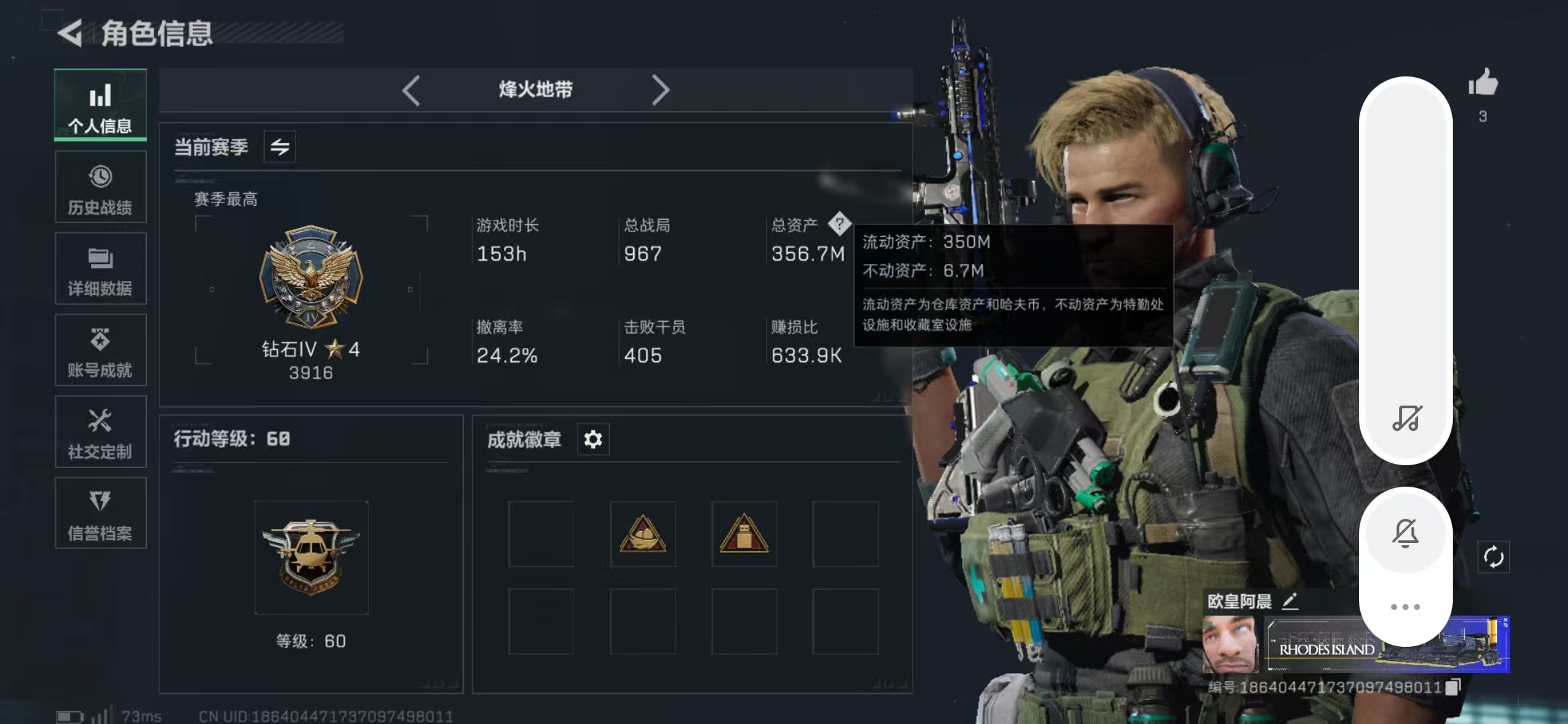Switch to the next game mode with right arrow

[x=661, y=89]
